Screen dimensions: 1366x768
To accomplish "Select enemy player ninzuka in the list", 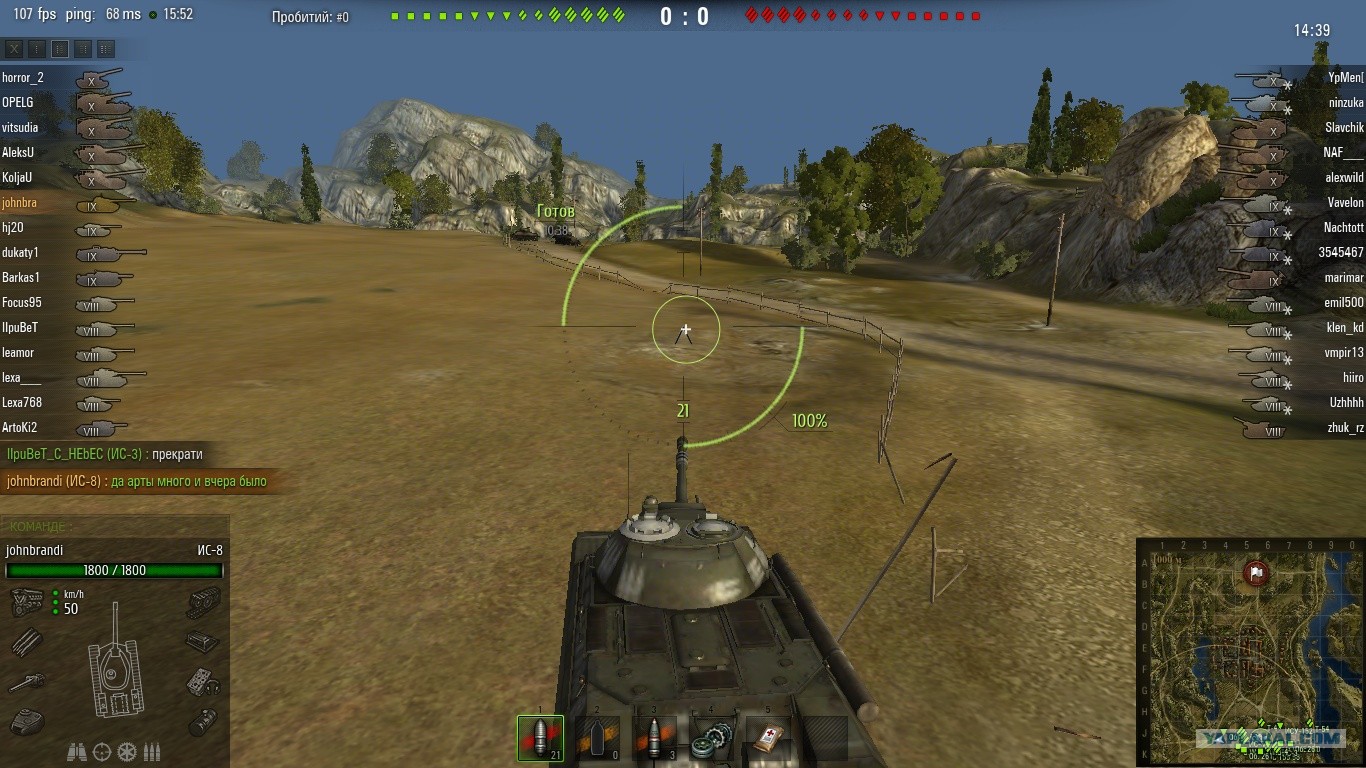I will tap(1345, 103).
